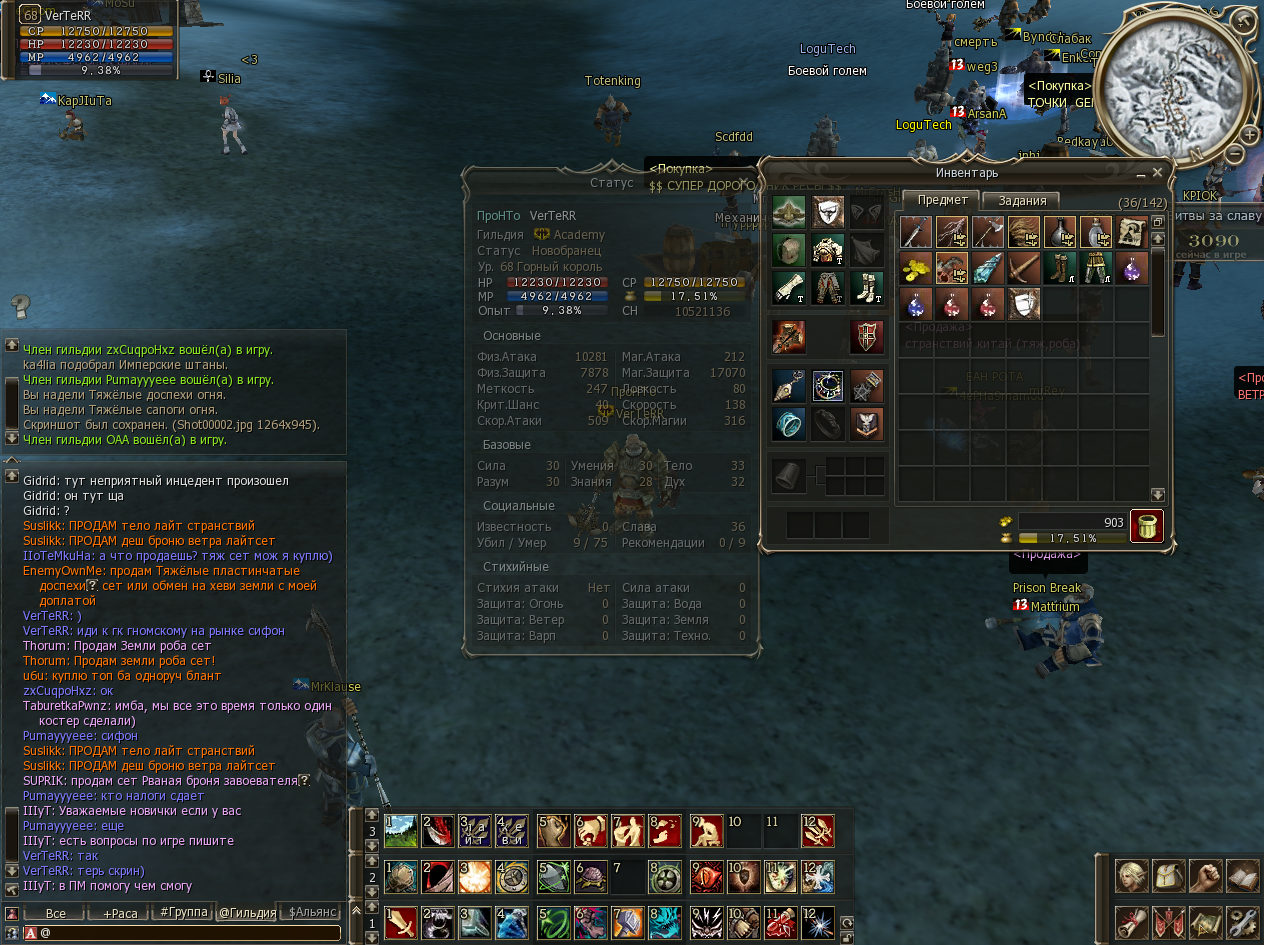This screenshot has height=945, width=1264.
Task: Open the #Группа chat tab
Action: tap(182, 912)
